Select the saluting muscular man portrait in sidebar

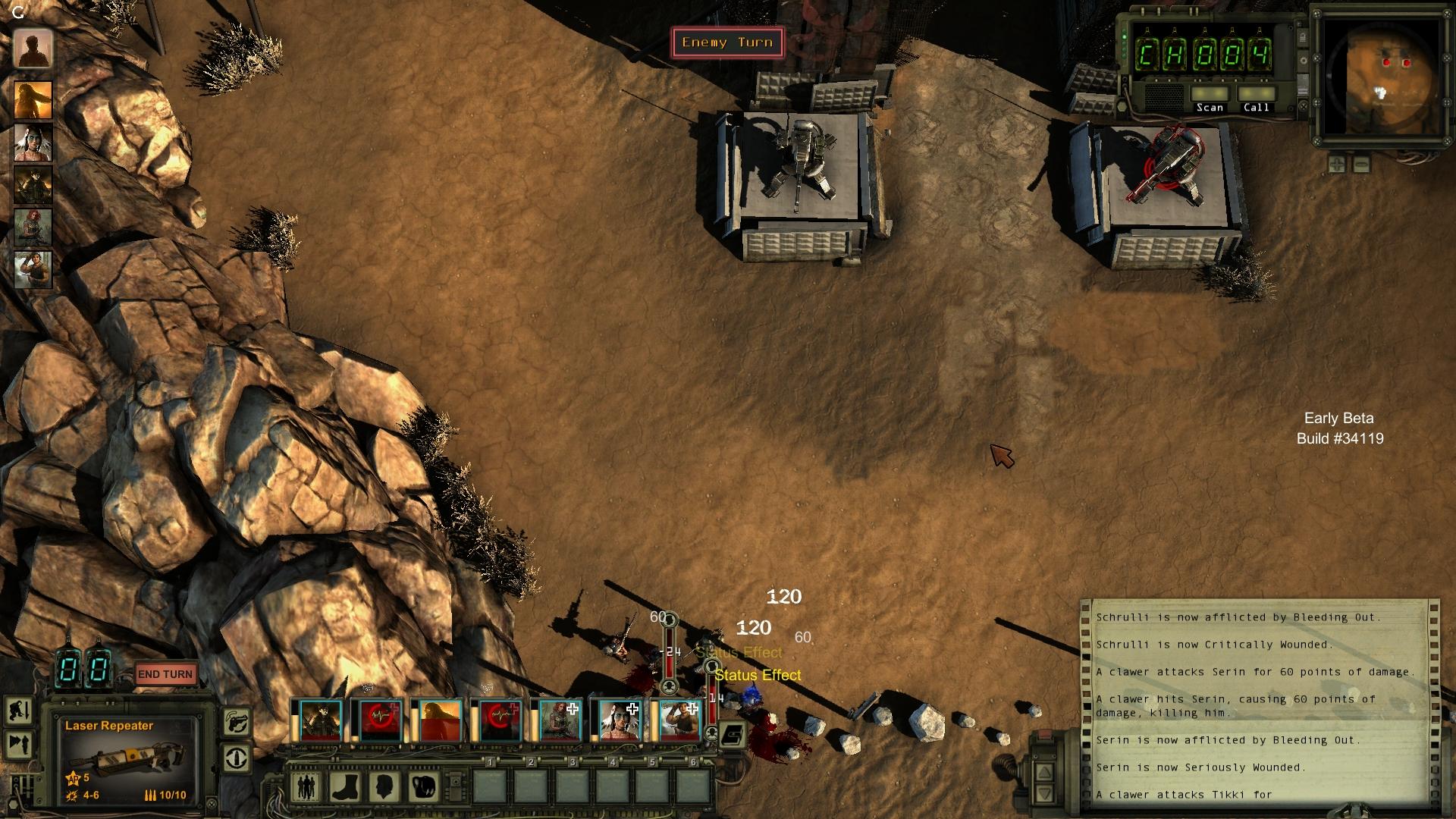33,269
